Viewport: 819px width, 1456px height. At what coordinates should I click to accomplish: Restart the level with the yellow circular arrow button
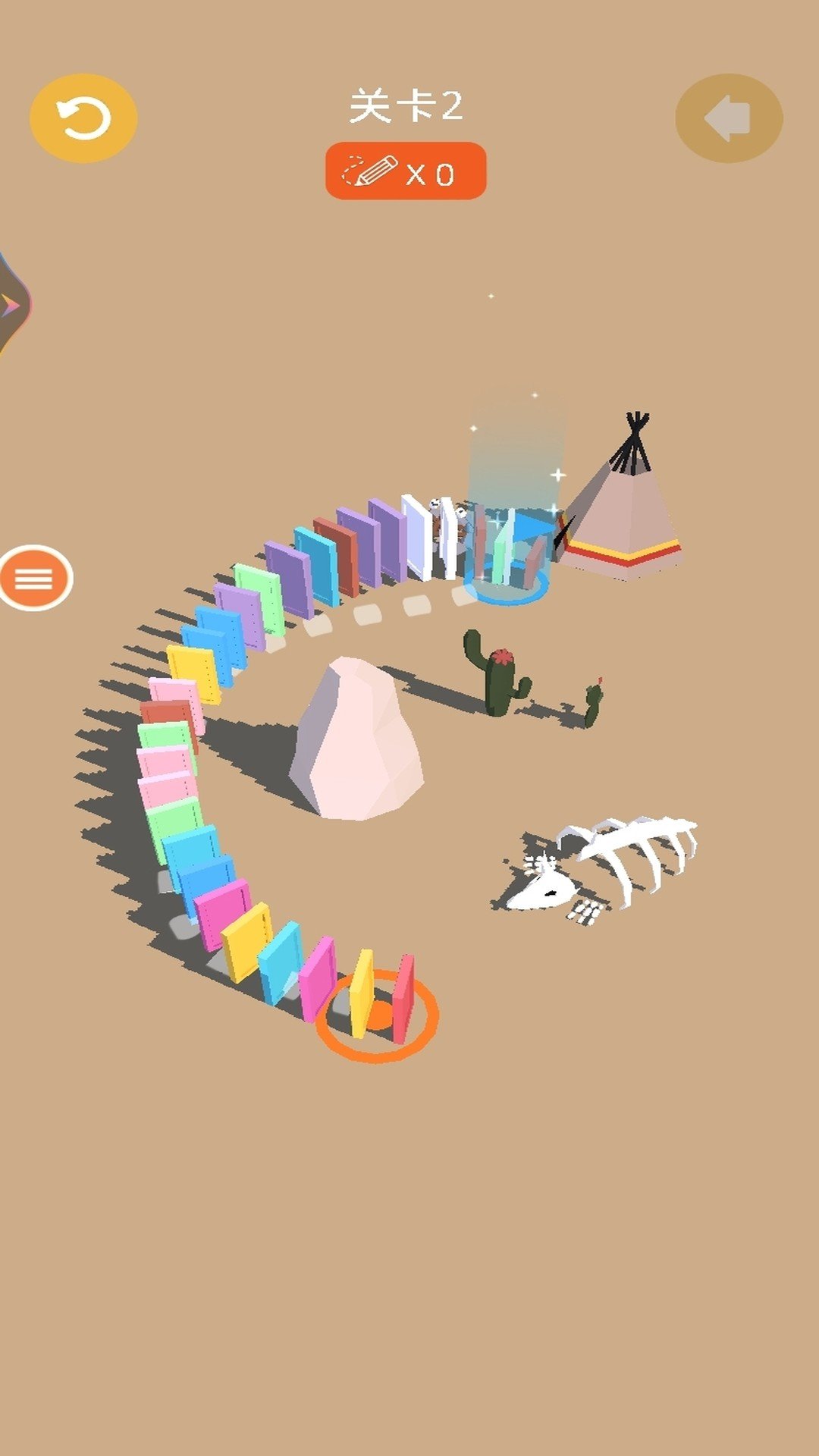click(x=83, y=118)
